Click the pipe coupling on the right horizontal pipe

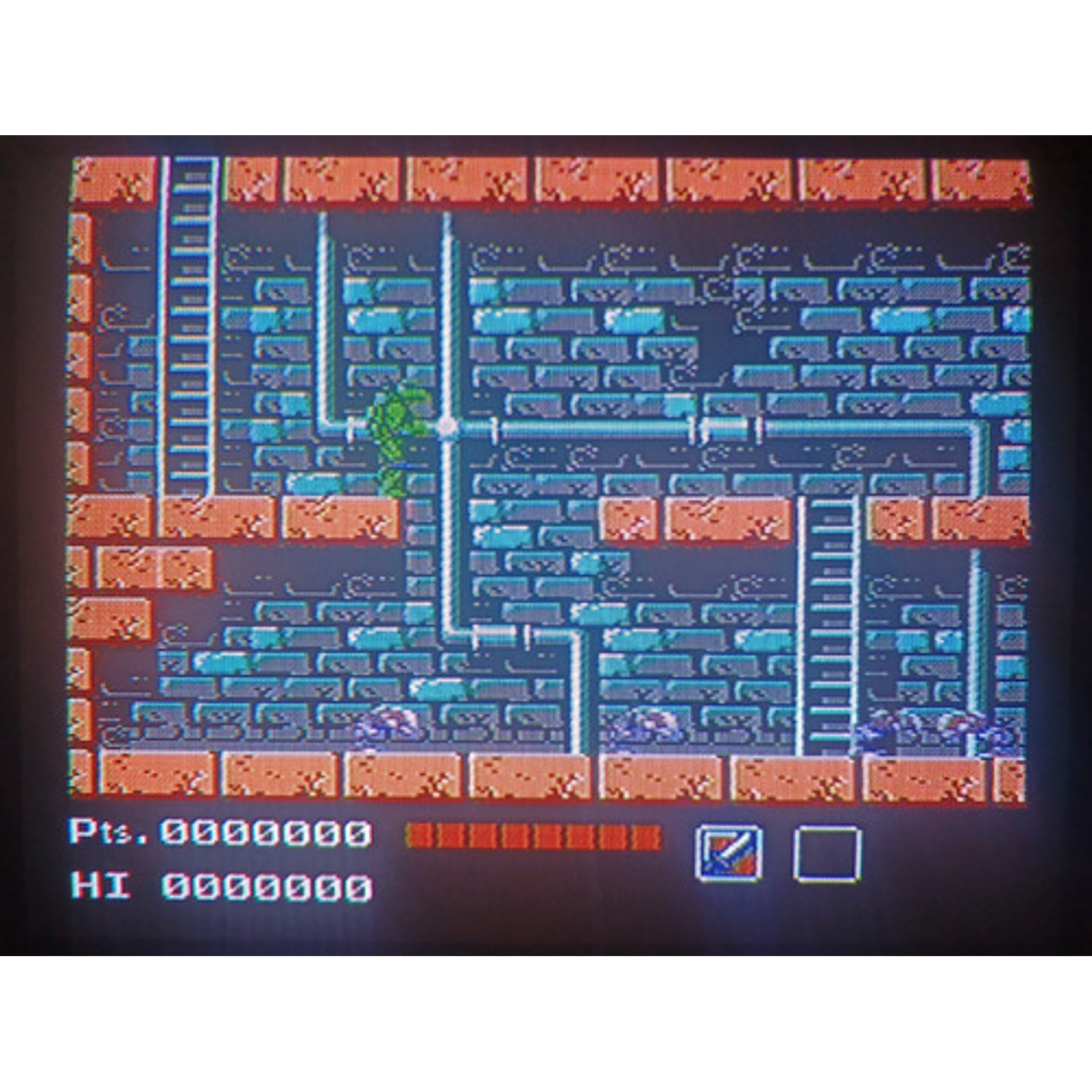tap(695, 429)
